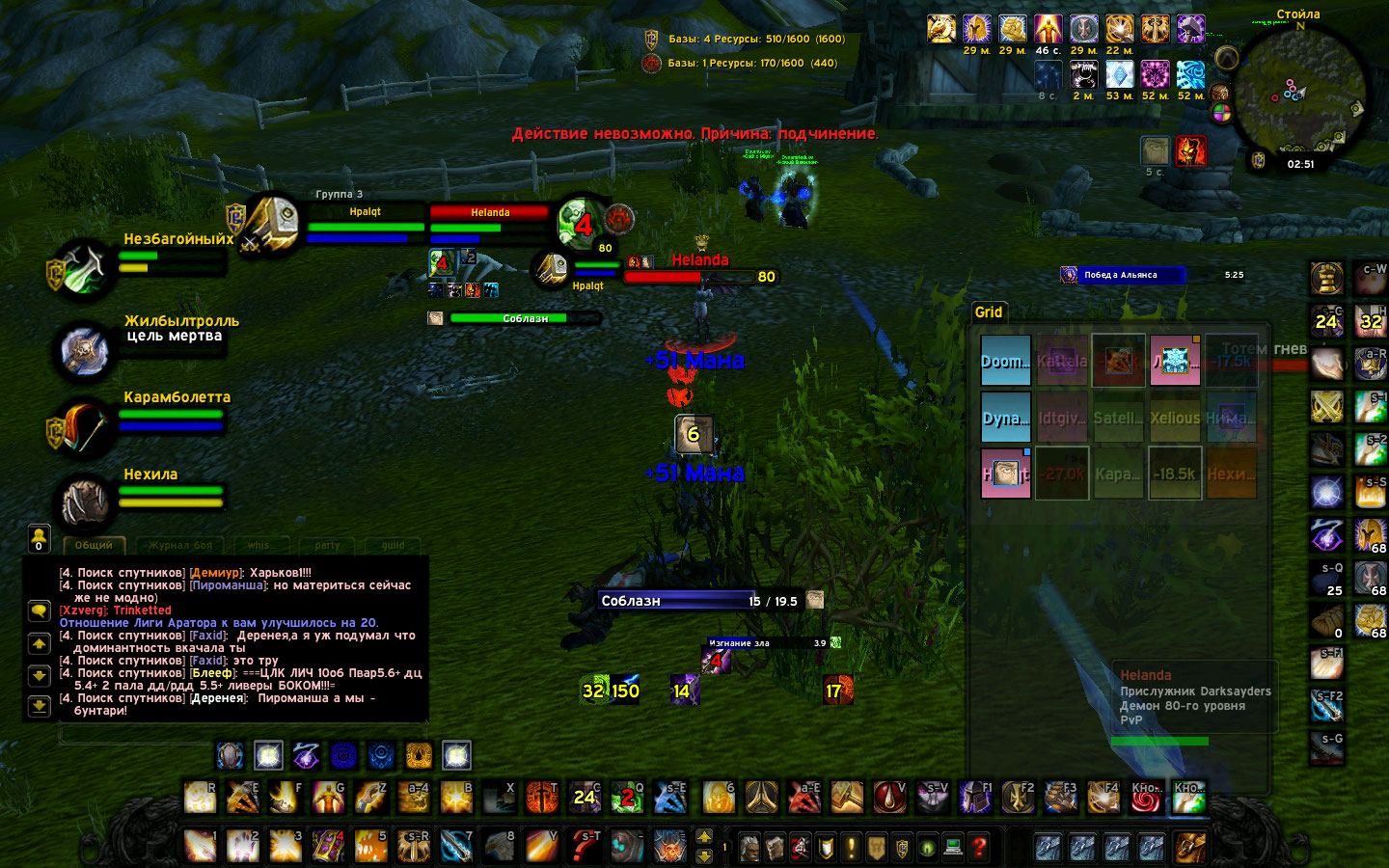Viewport: 1389px width, 868px height.
Task: Click the social button above chat tabs
Action: pyautogui.click(x=39, y=537)
